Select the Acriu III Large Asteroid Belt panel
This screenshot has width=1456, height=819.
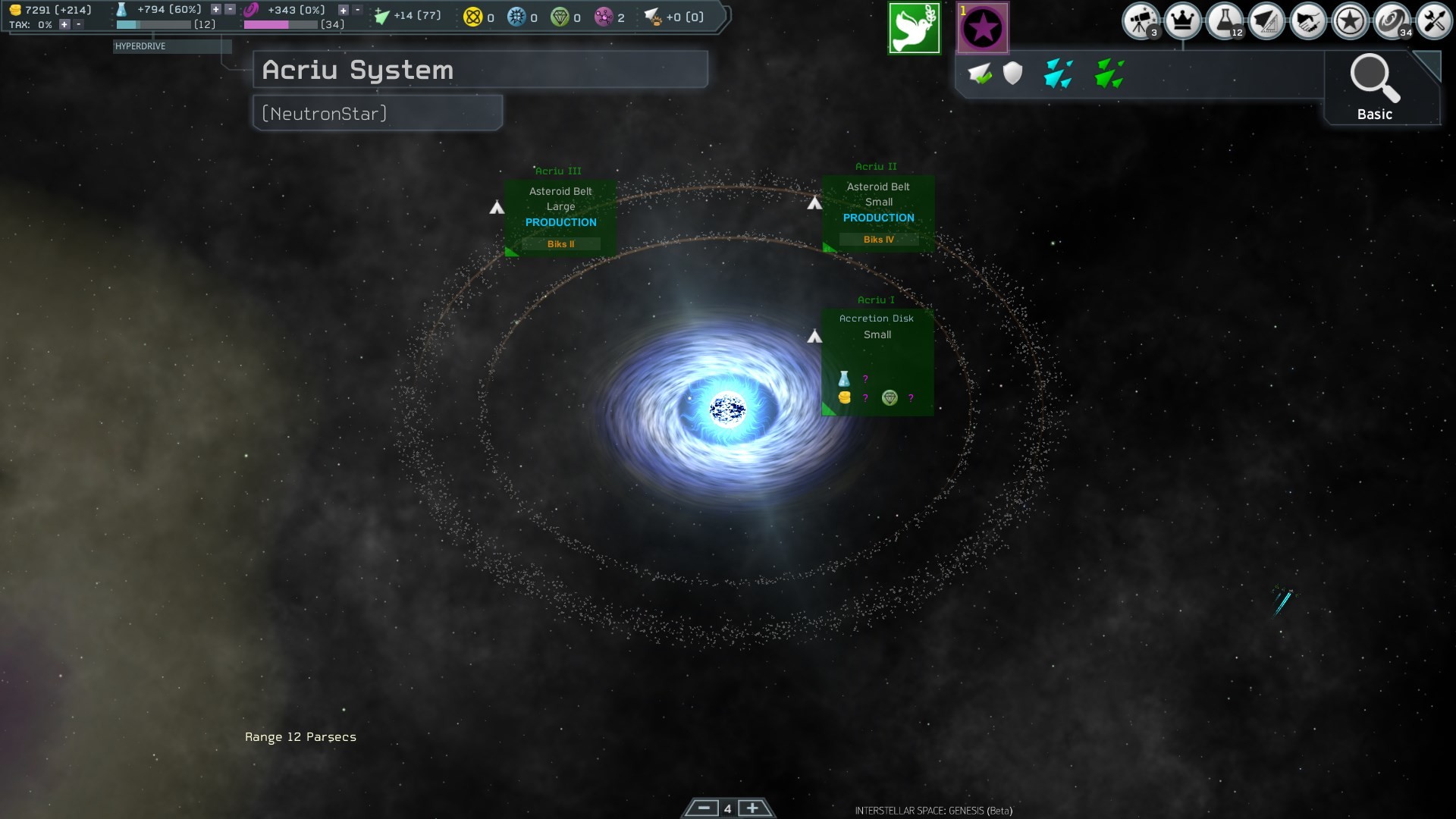(560, 218)
